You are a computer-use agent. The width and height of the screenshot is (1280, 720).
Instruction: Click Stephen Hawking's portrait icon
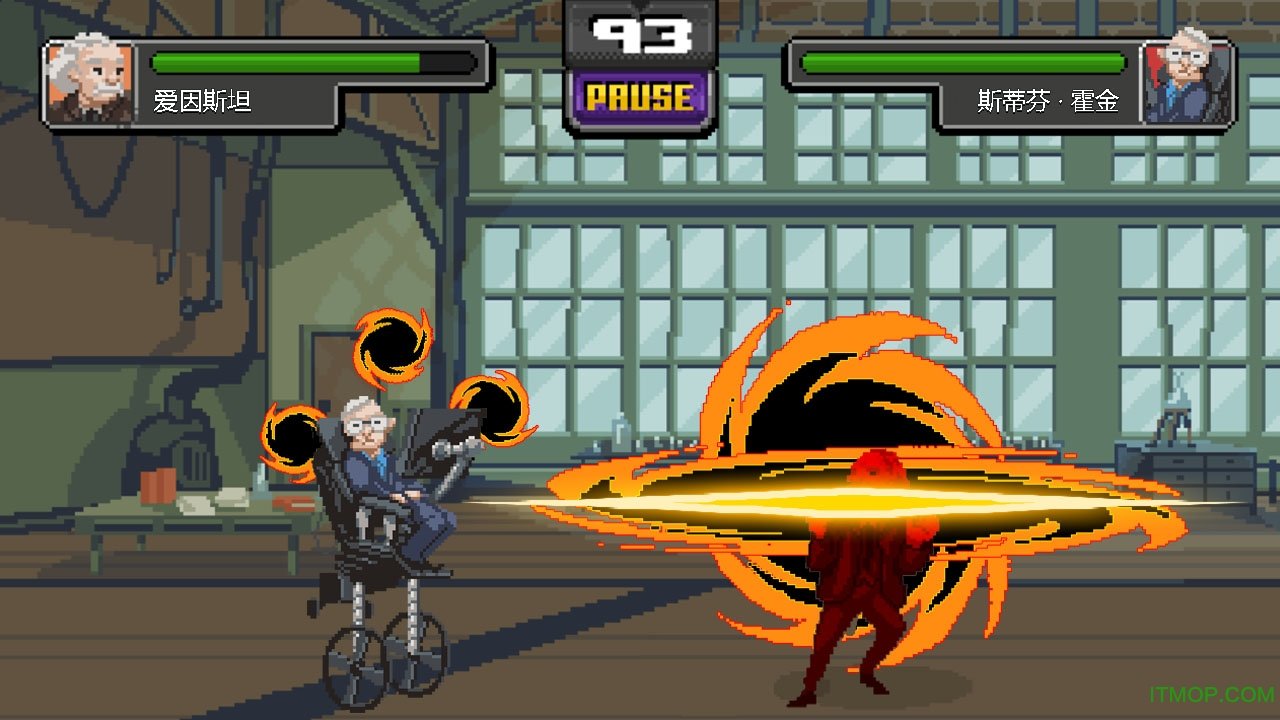[x=1188, y=81]
